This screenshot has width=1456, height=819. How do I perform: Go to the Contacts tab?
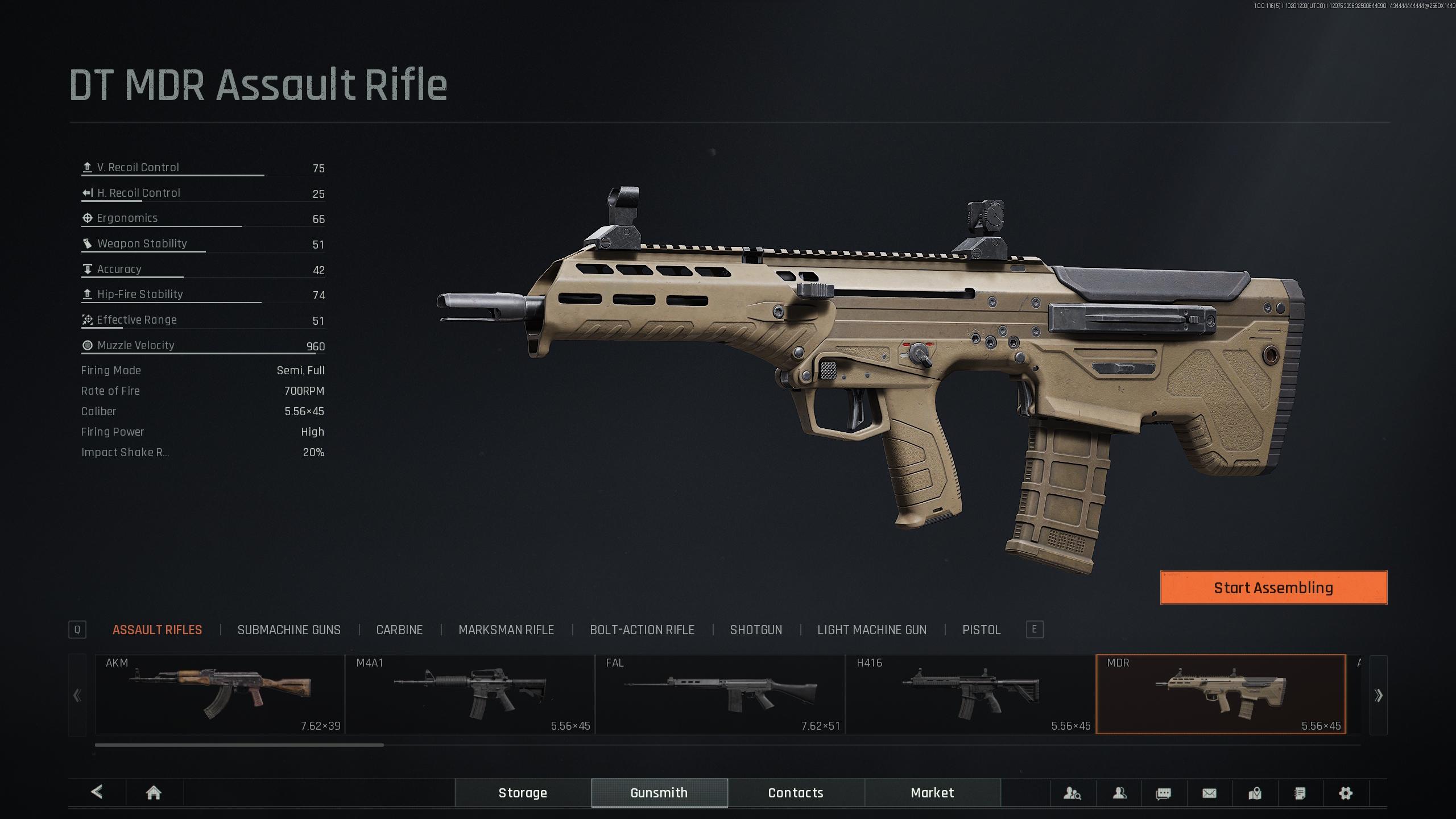click(796, 793)
